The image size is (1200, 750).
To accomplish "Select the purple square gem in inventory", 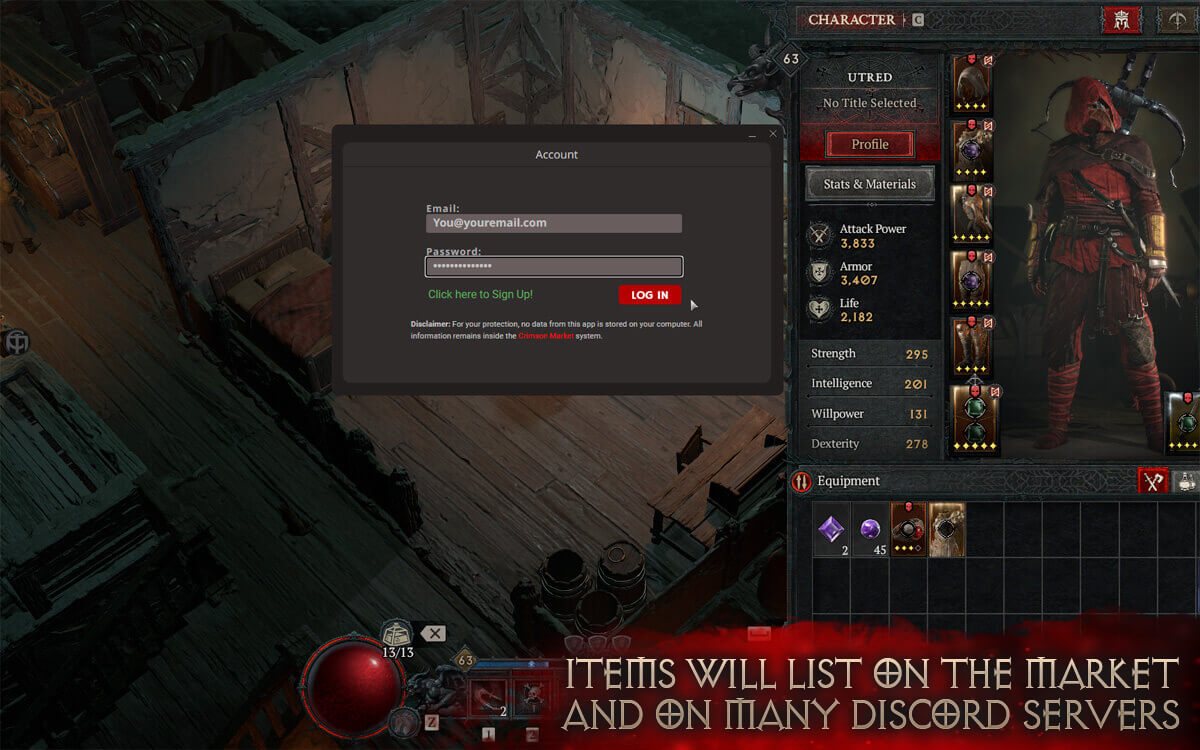I will tap(831, 529).
